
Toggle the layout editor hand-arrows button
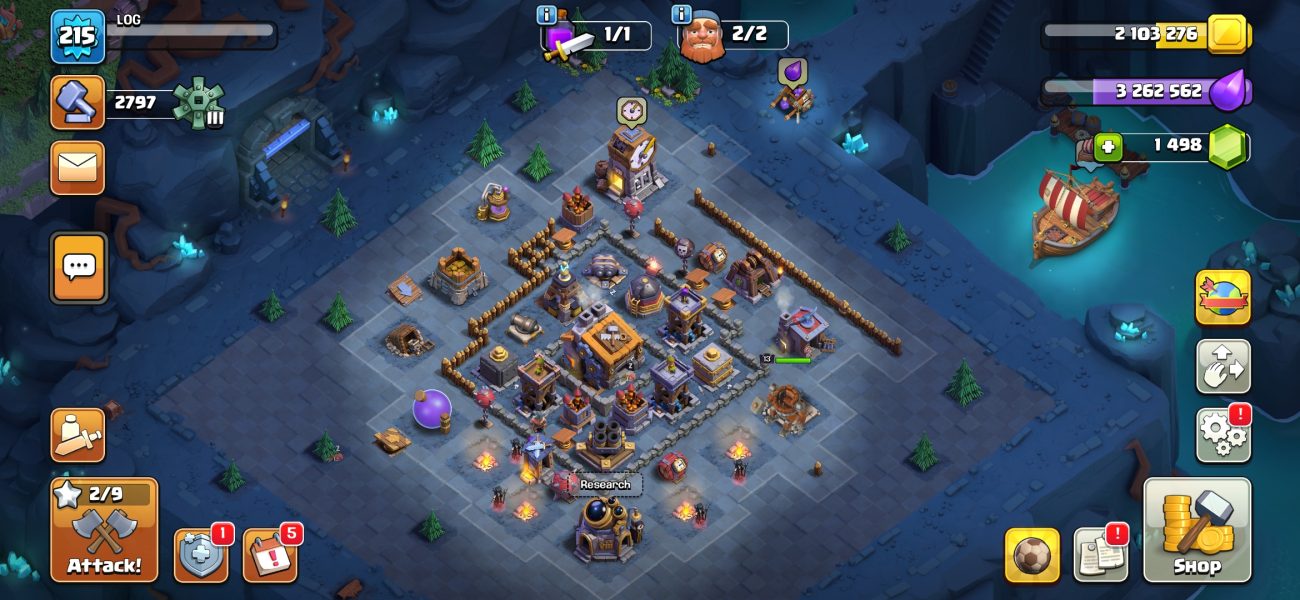[x=1222, y=366]
